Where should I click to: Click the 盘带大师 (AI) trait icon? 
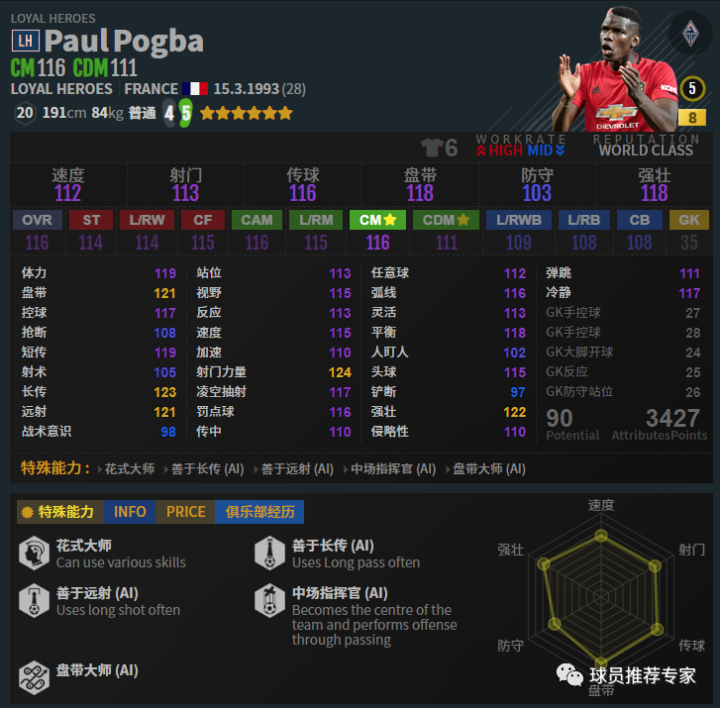[34, 676]
